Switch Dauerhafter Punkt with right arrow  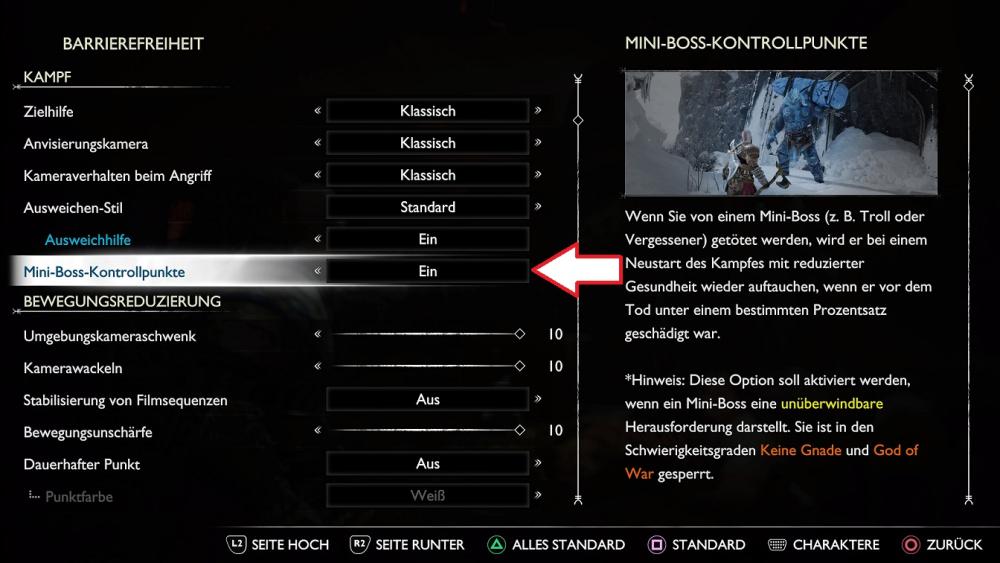pos(538,464)
